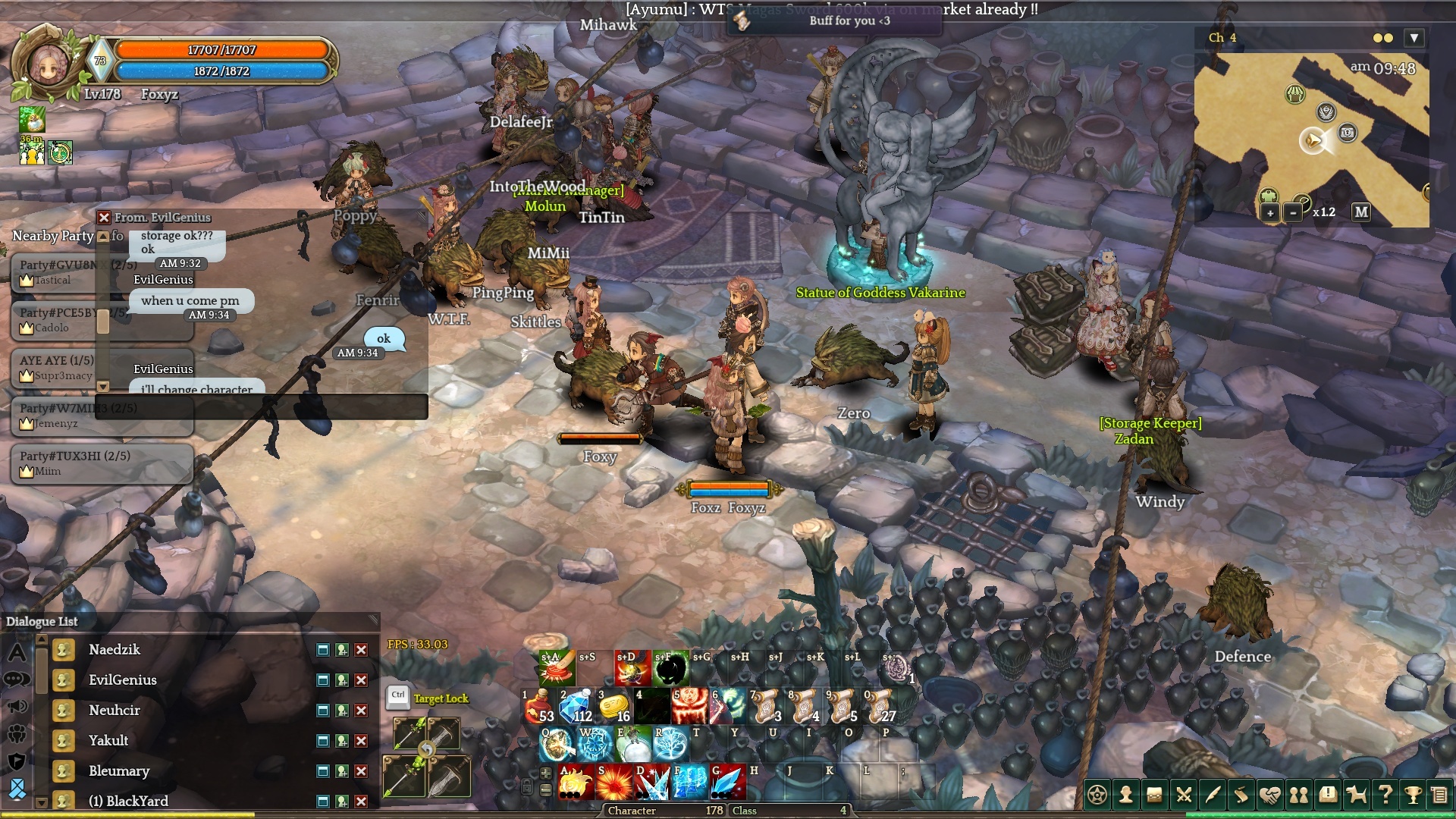1456x819 pixels.
Task: Click the weapon swap arrow button
Action: [426, 750]
